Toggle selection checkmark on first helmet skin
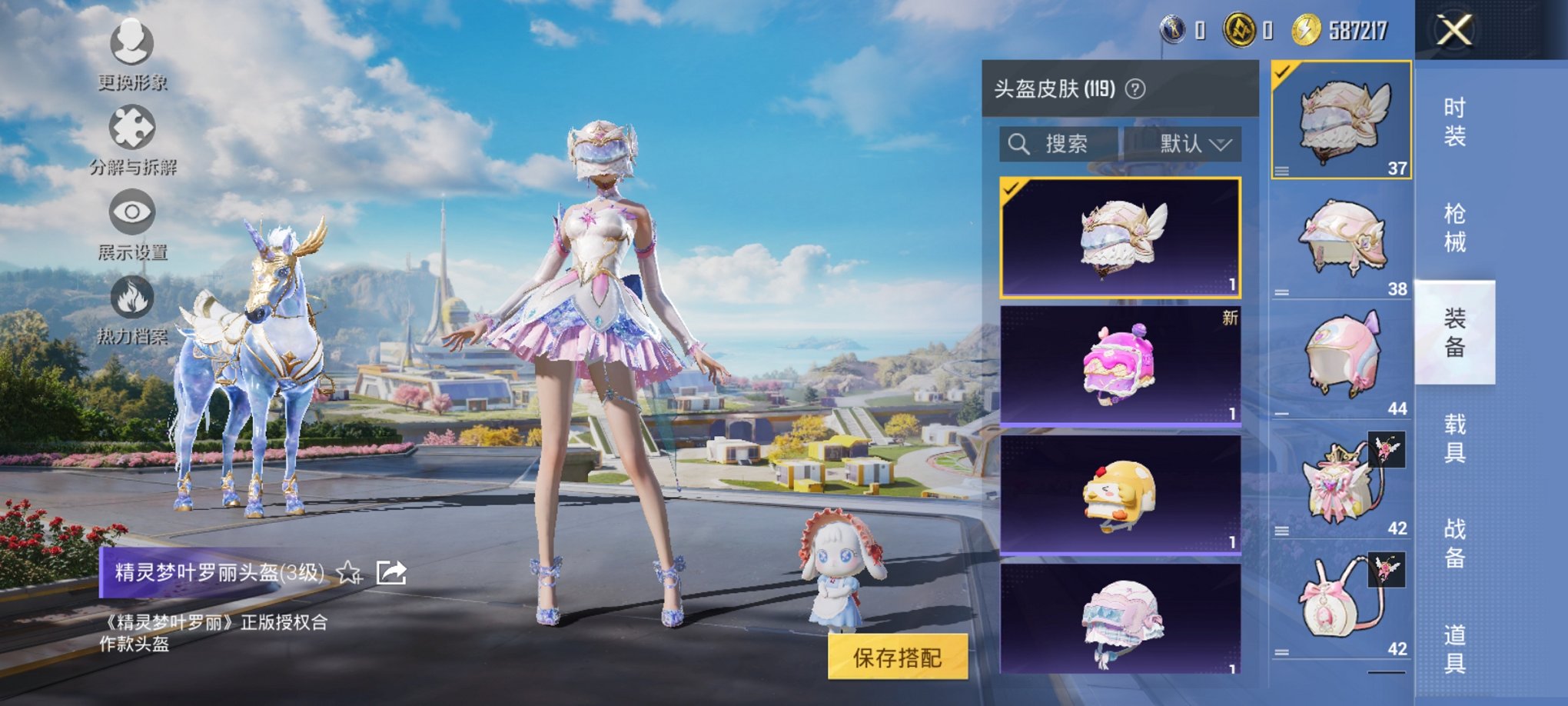The width and height of the screenshot is (1568, 706). tap(1011, 191)
